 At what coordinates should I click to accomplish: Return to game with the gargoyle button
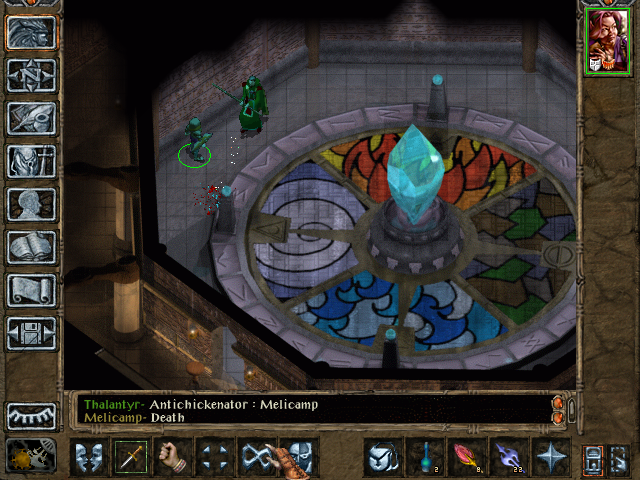(31, 32)
